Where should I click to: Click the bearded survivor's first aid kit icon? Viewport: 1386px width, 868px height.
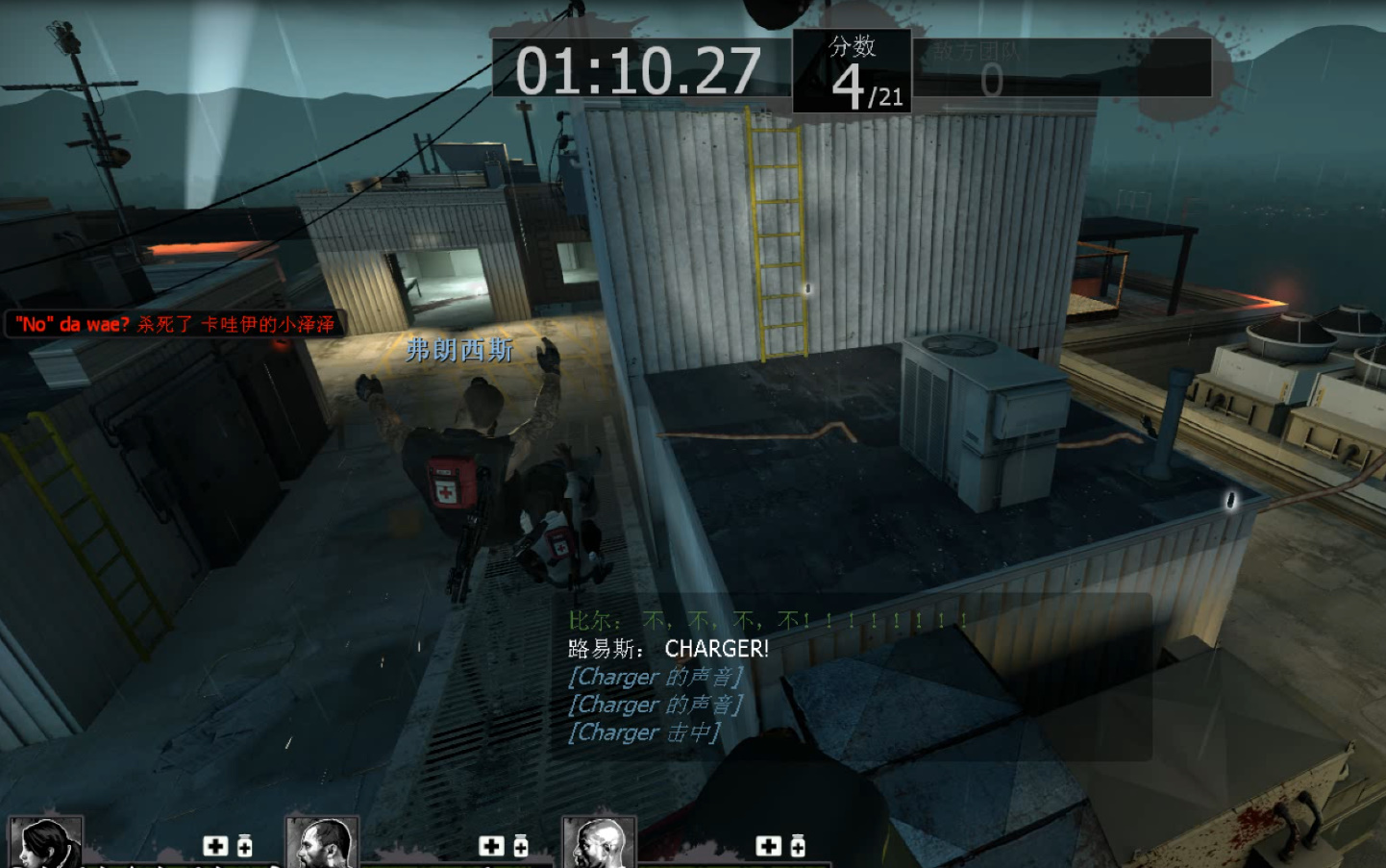(x=491, y=846)
